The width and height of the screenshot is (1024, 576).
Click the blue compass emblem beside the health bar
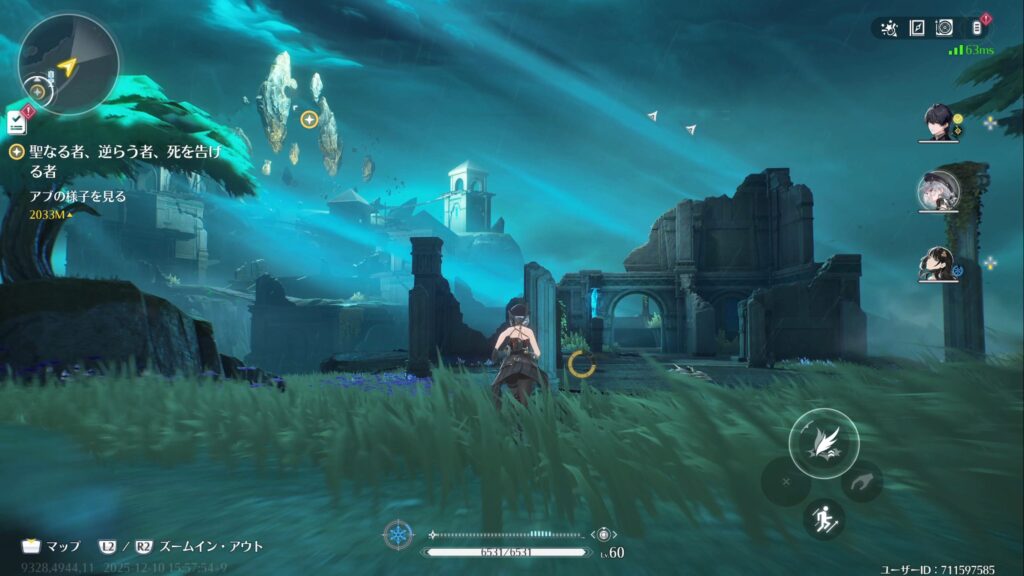pyautogui.click(x=398, y=535)
